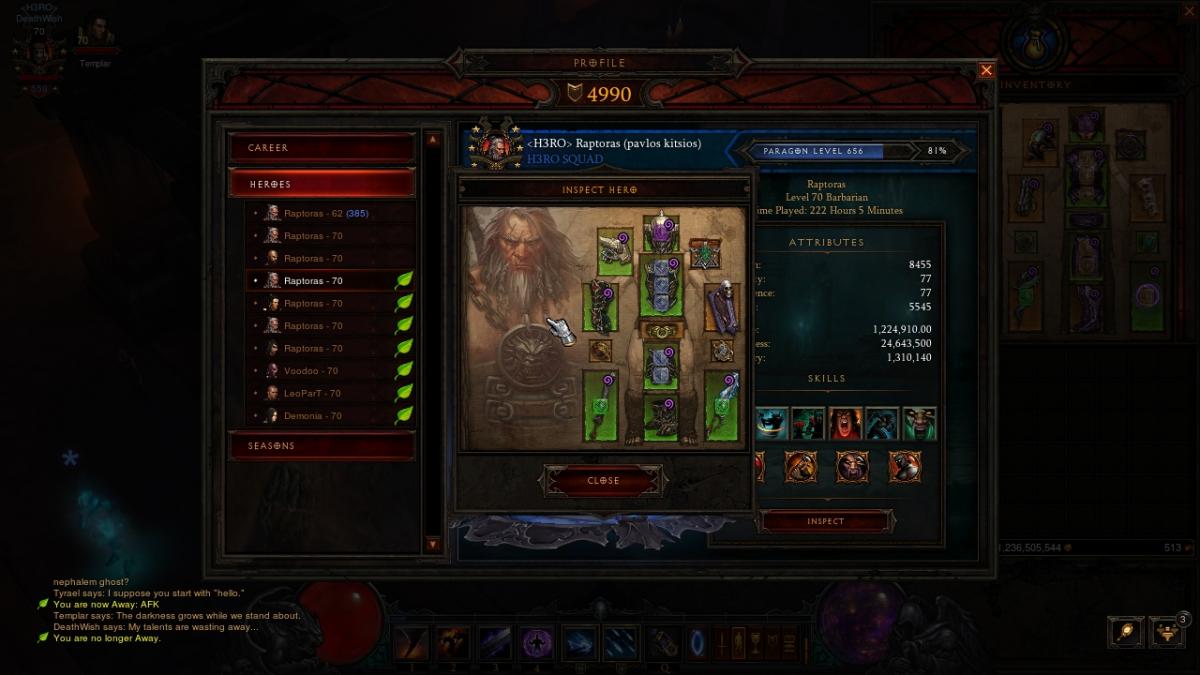This screenshot has width=1200, height=675.
Task: Select the Heroes section header
Action: 322,184
